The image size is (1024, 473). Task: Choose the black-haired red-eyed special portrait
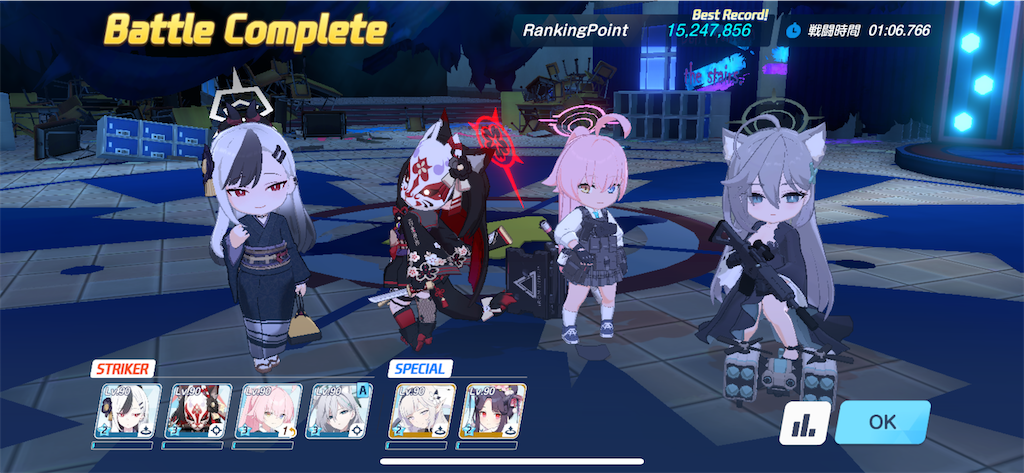coord(490,412)
